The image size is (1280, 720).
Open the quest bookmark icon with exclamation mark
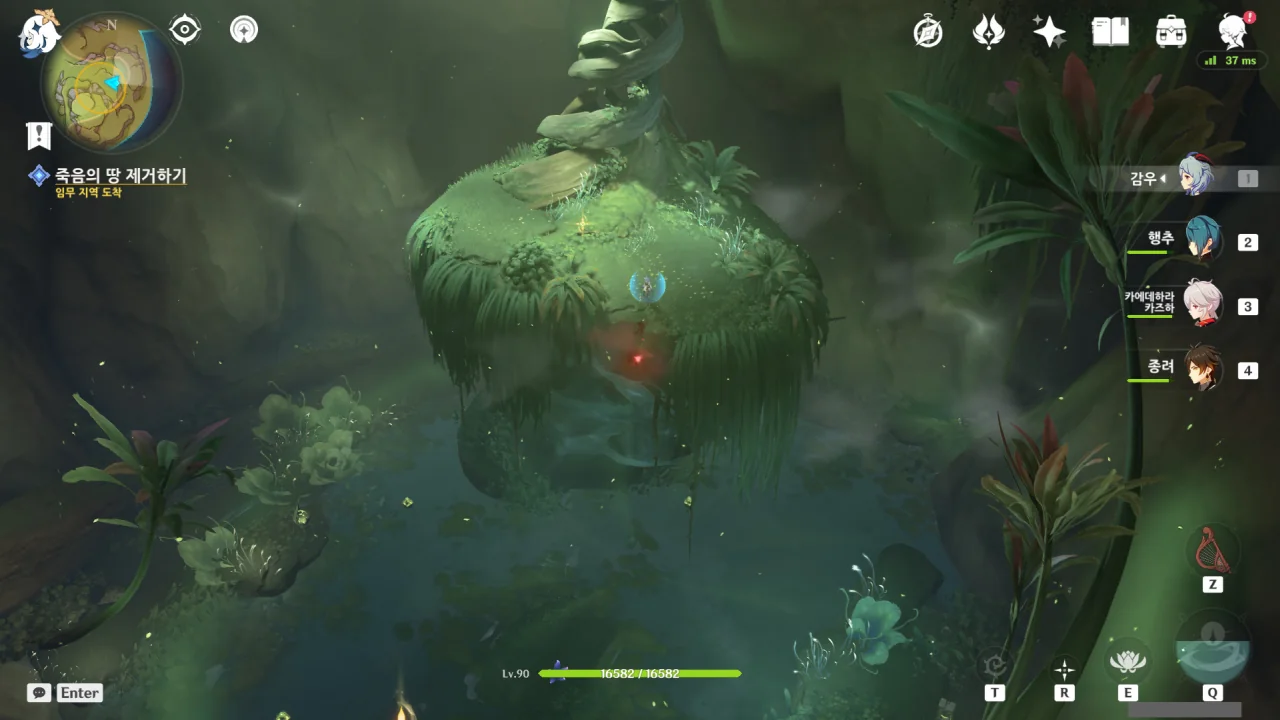click(x=39, y=136)
